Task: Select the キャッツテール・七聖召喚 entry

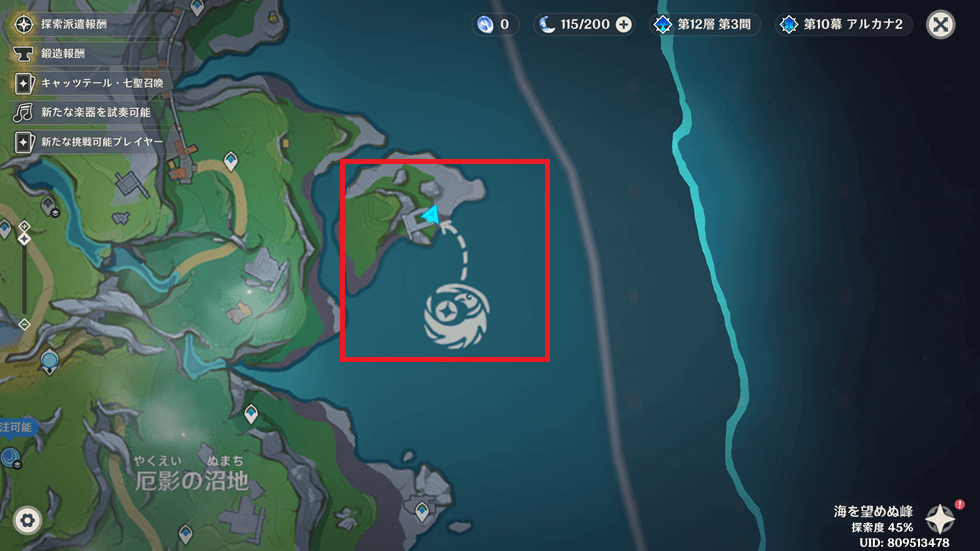Action: pyautogui.click(x=89, y=82)
